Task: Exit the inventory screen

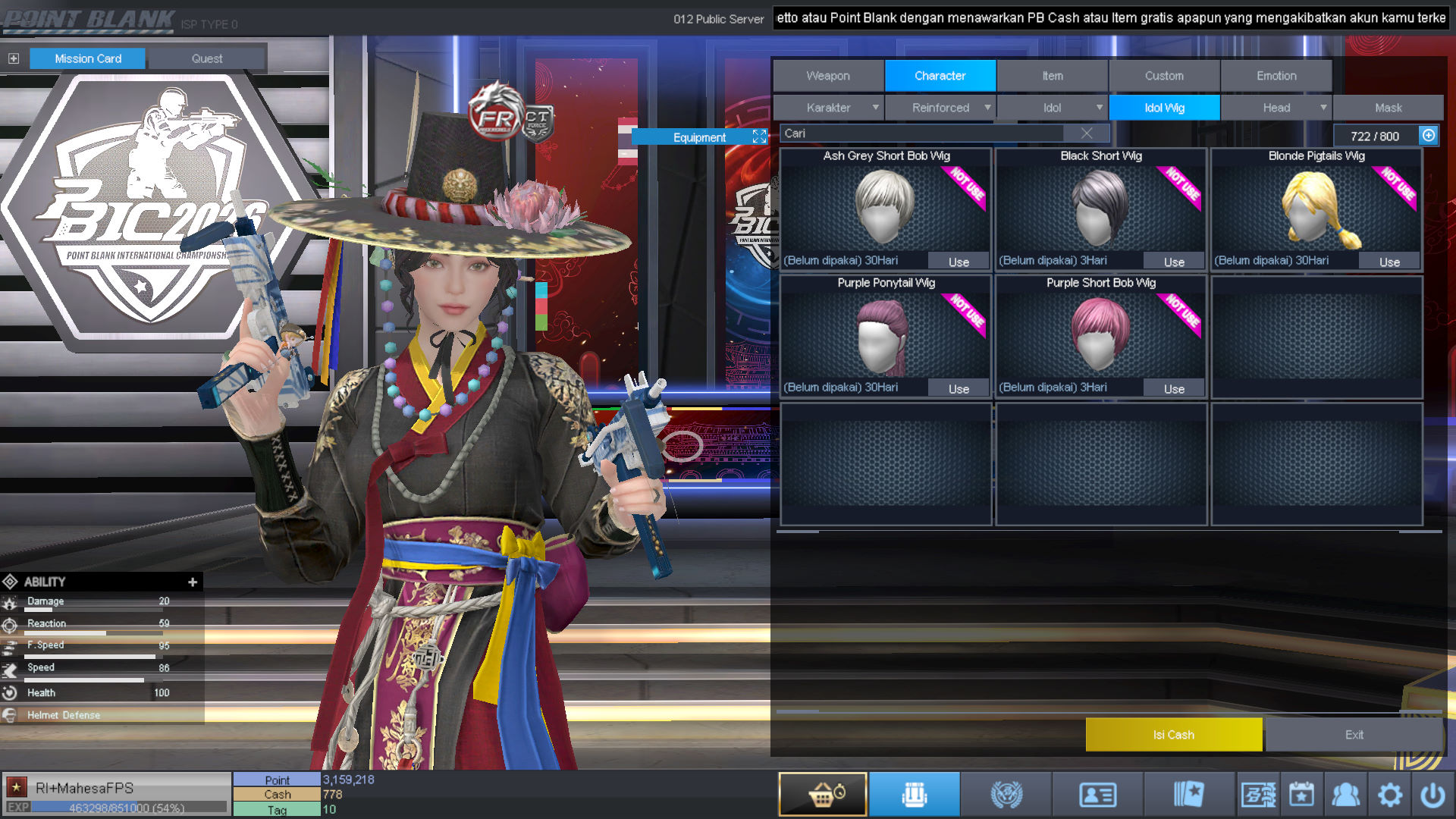Action: coord(1354,734)
